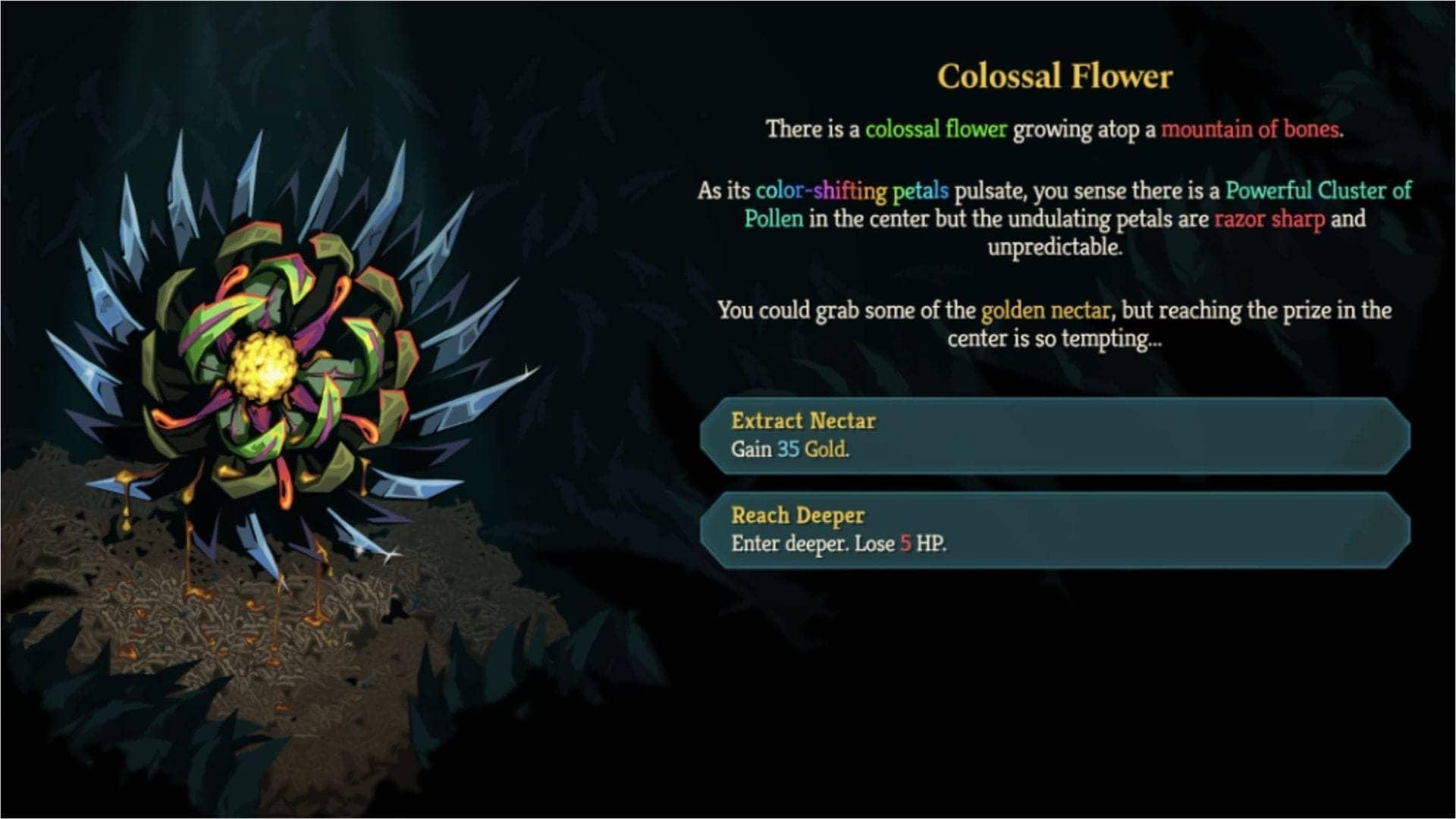Click the red '5' HP cost value

point(904,543)
